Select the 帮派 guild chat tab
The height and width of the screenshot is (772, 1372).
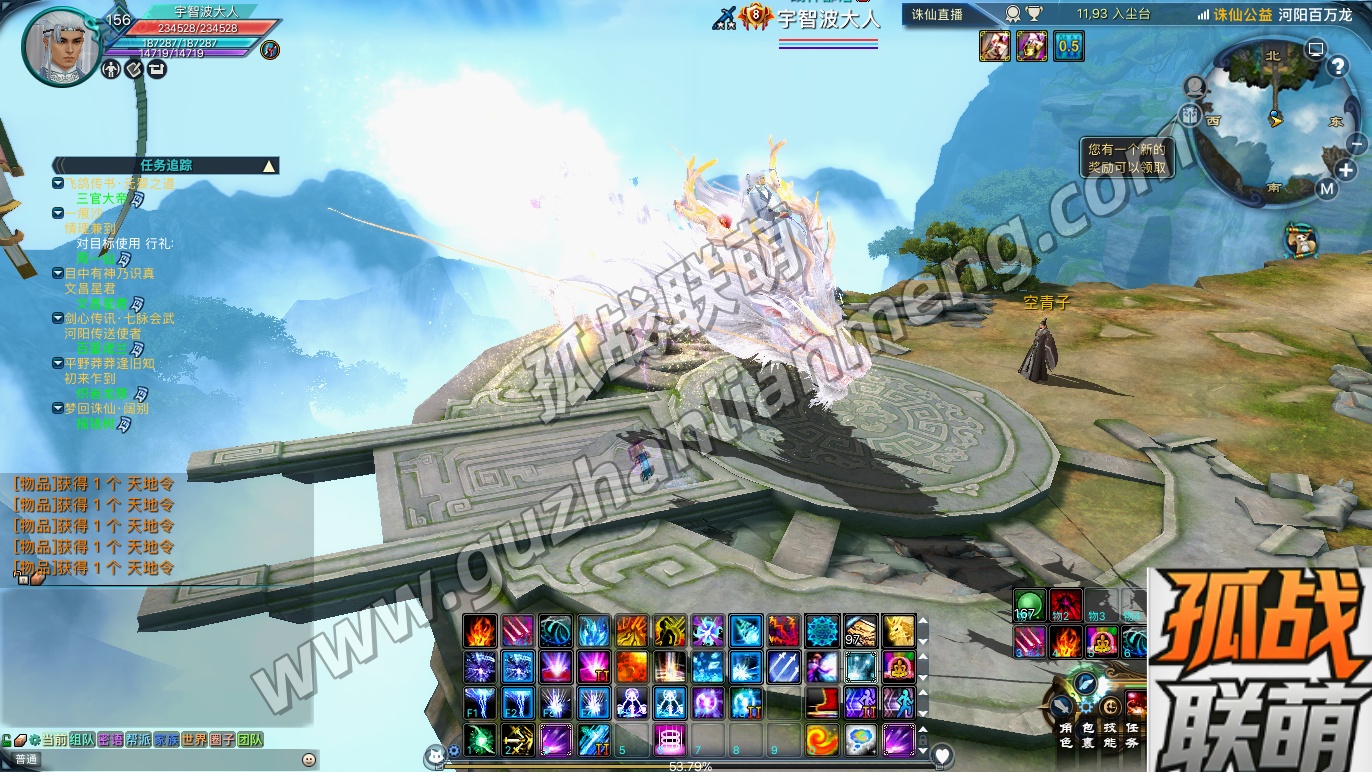pos(138,740)
